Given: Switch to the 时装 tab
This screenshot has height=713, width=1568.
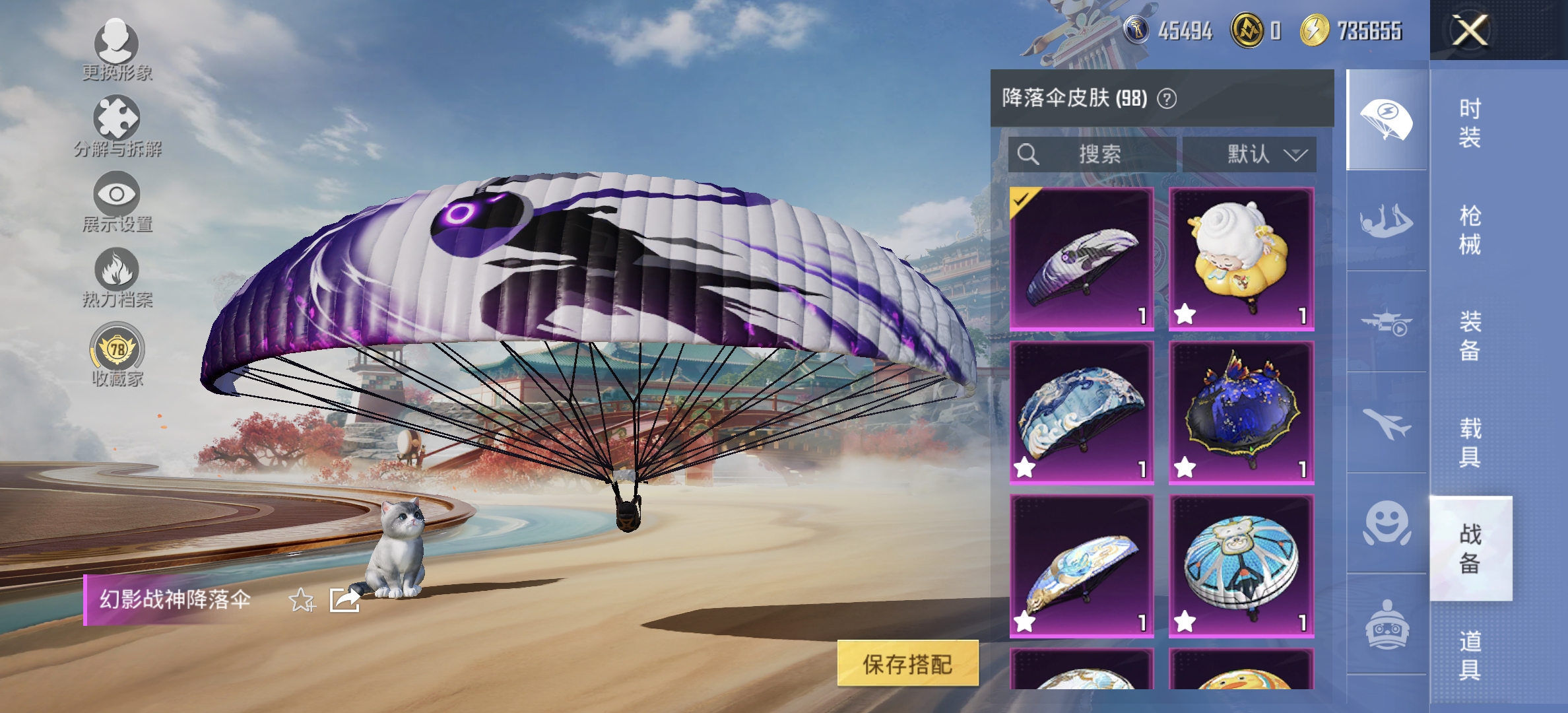Looking at the screenshot, I should (x=1472, y=122).
